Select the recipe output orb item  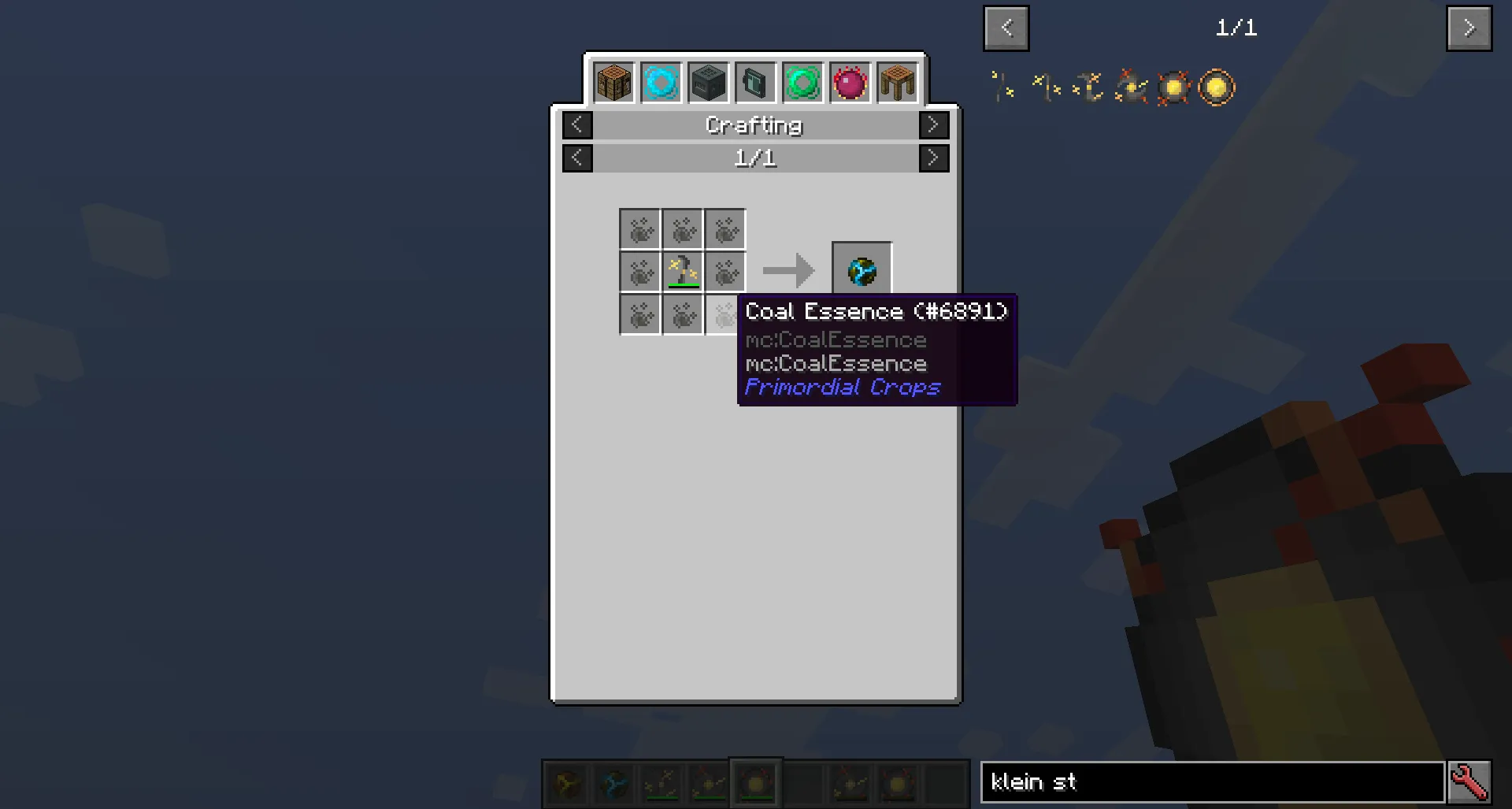click(x=862, y=272)
